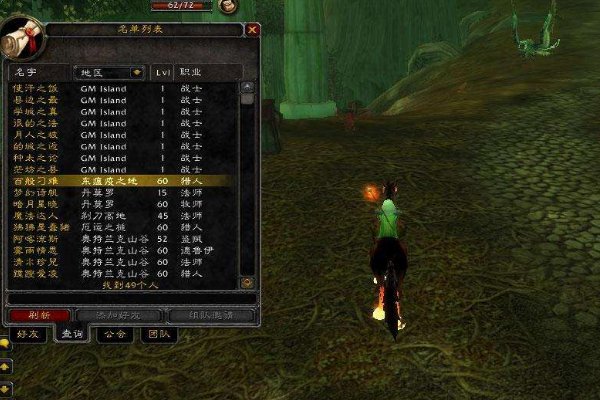Close the who list window
600x400 pixels.
(252, 30)
